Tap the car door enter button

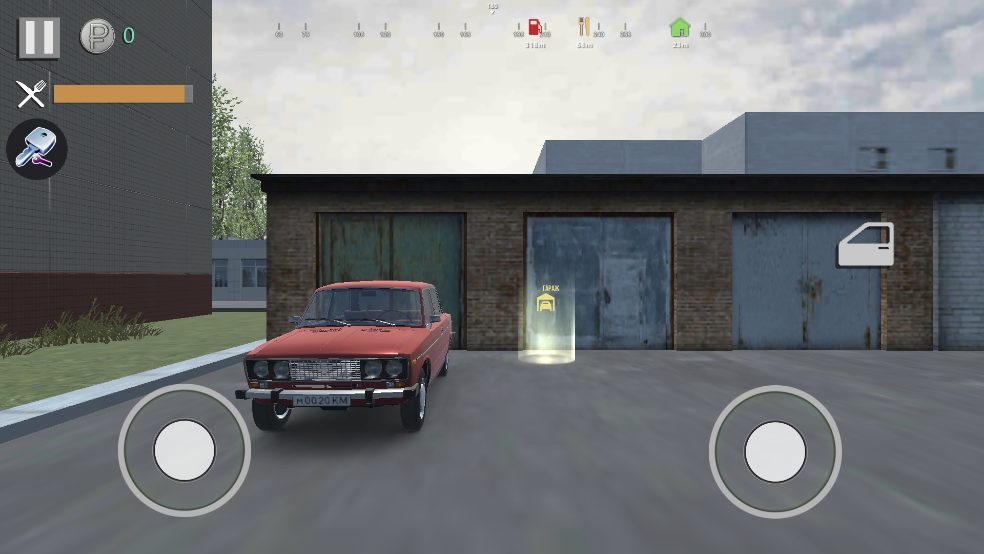[x=865, y=245]
